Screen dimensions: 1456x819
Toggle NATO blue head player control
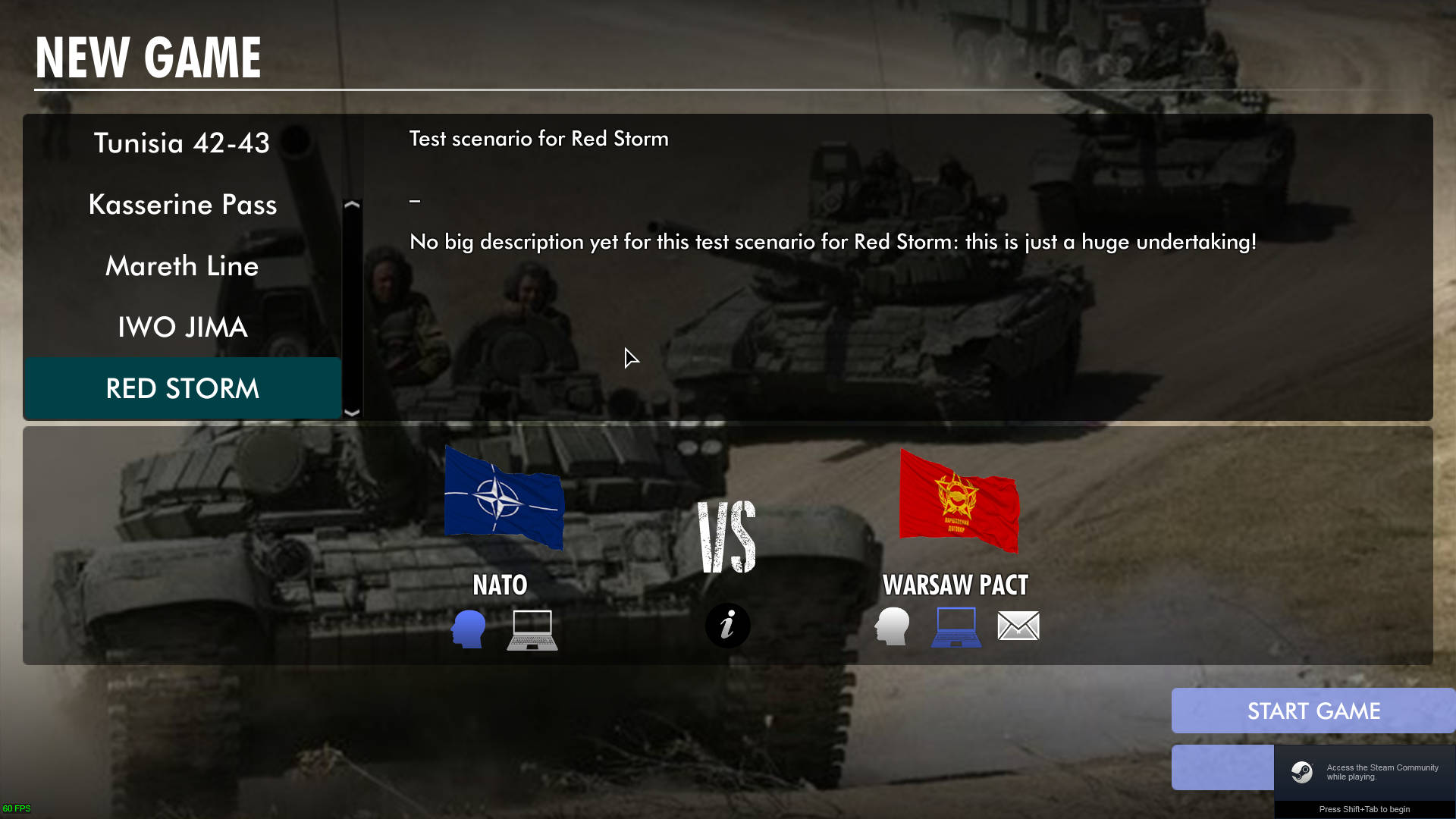(468, 628)
